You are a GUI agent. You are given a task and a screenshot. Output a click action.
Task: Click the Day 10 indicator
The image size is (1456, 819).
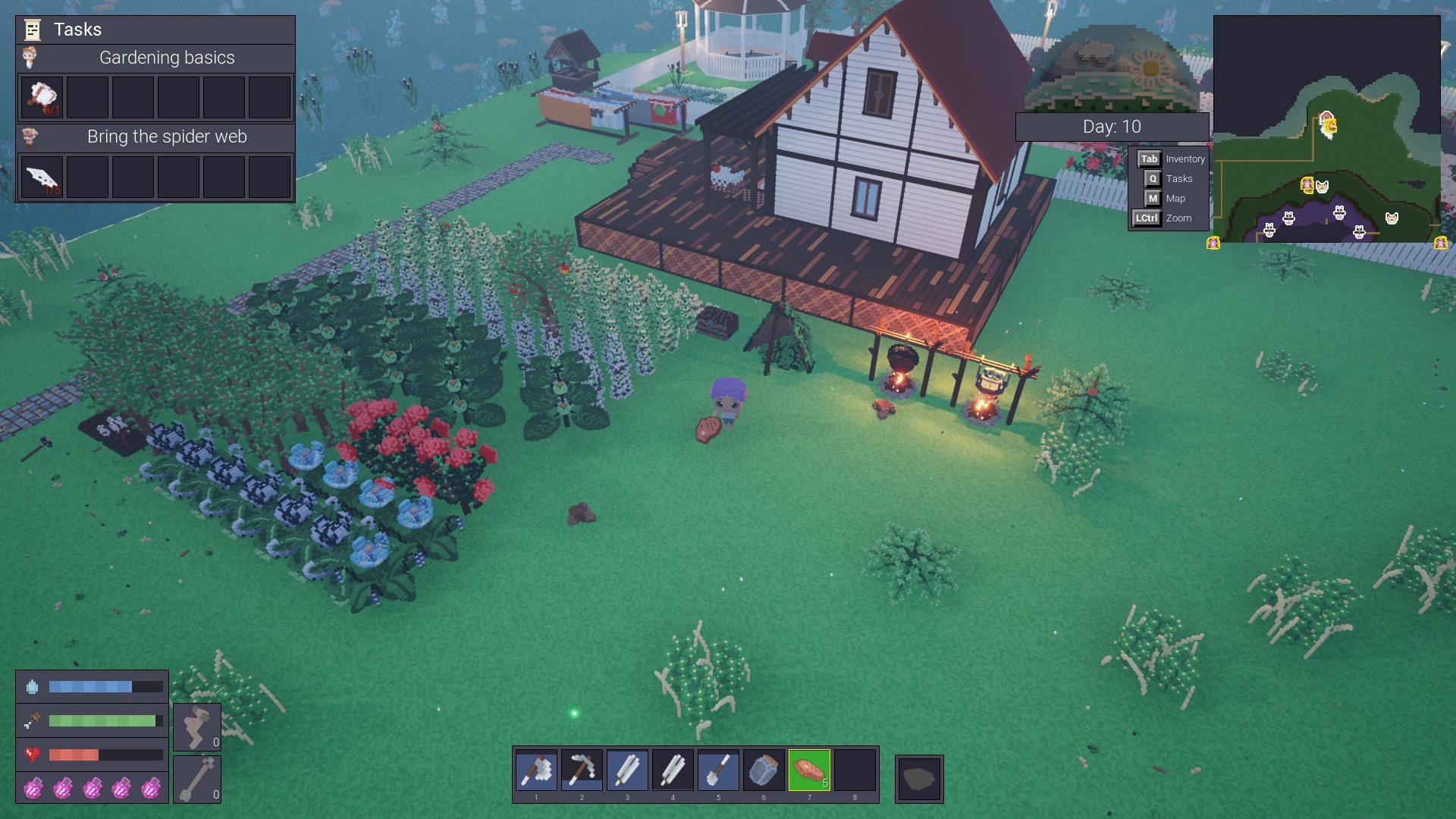(1112, 127)
